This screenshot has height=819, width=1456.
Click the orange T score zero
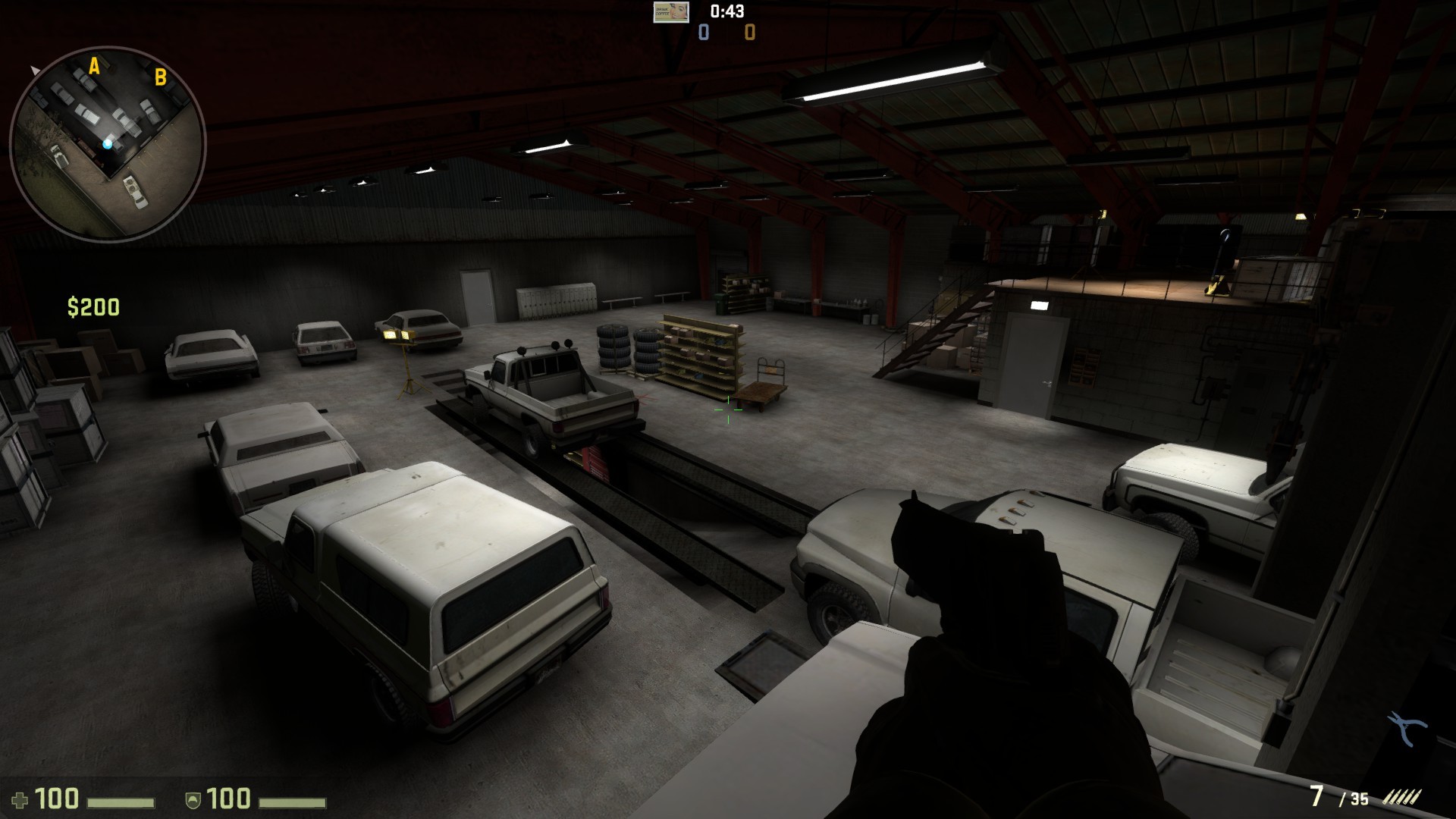[749, 33]
